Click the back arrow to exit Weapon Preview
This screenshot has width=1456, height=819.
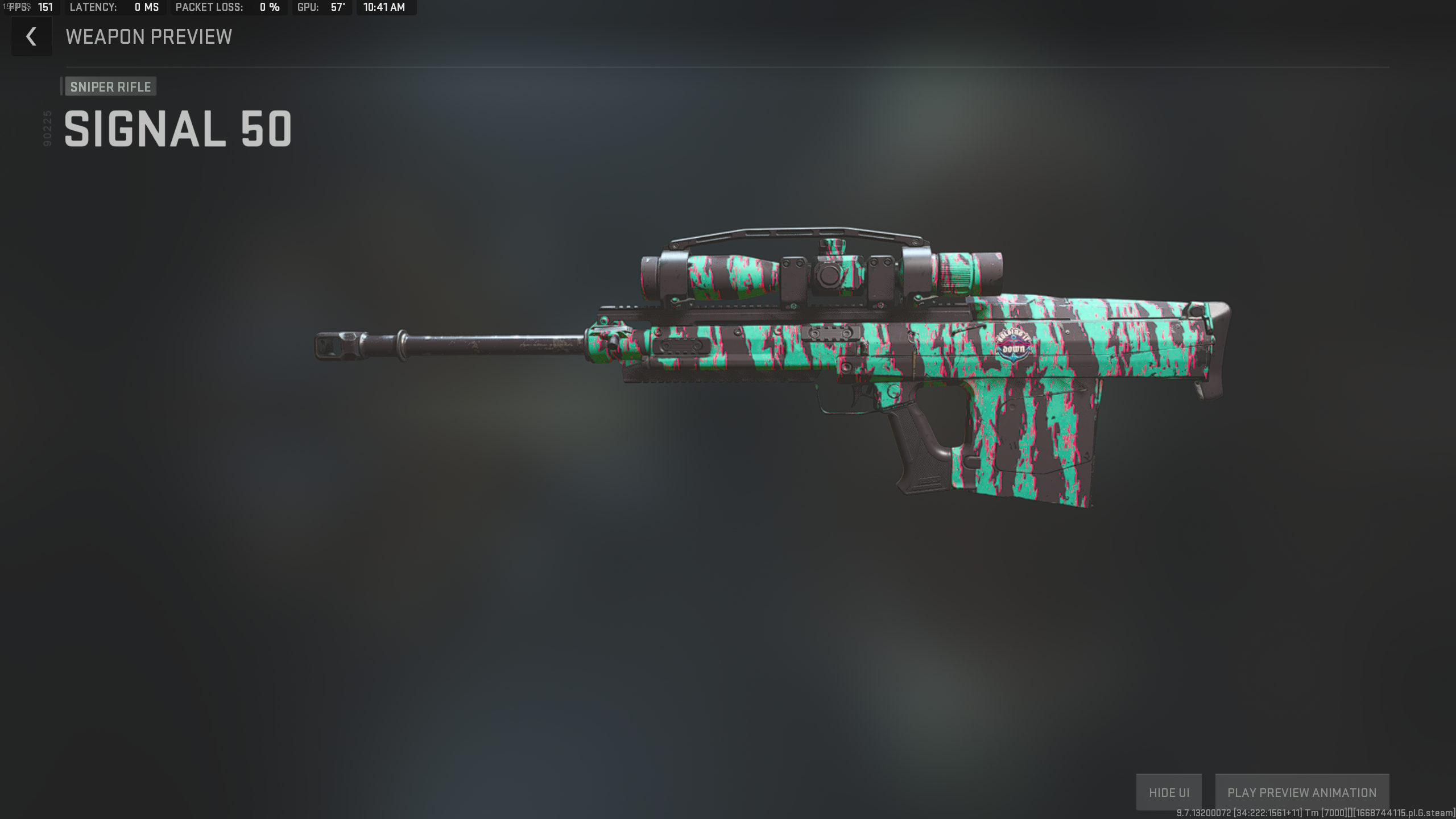click(x=31, y=36)
